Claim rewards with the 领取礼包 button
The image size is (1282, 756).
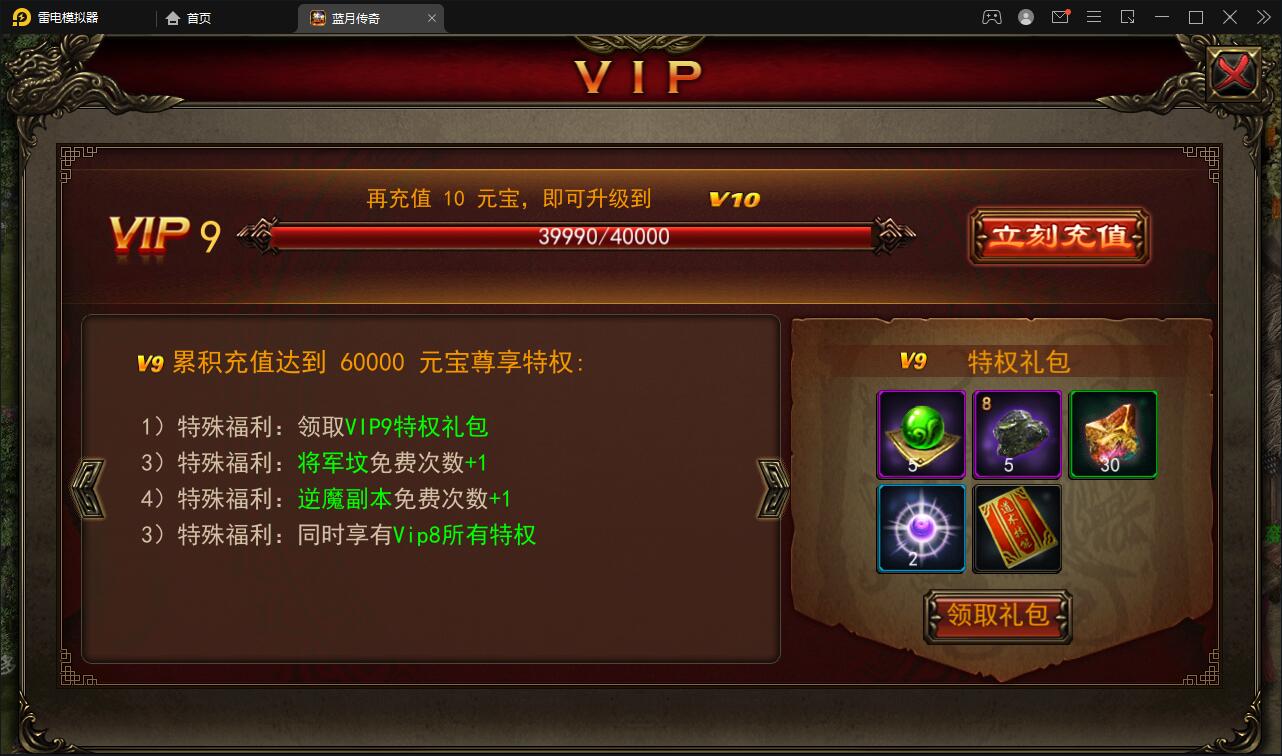[x=997, y=616]
